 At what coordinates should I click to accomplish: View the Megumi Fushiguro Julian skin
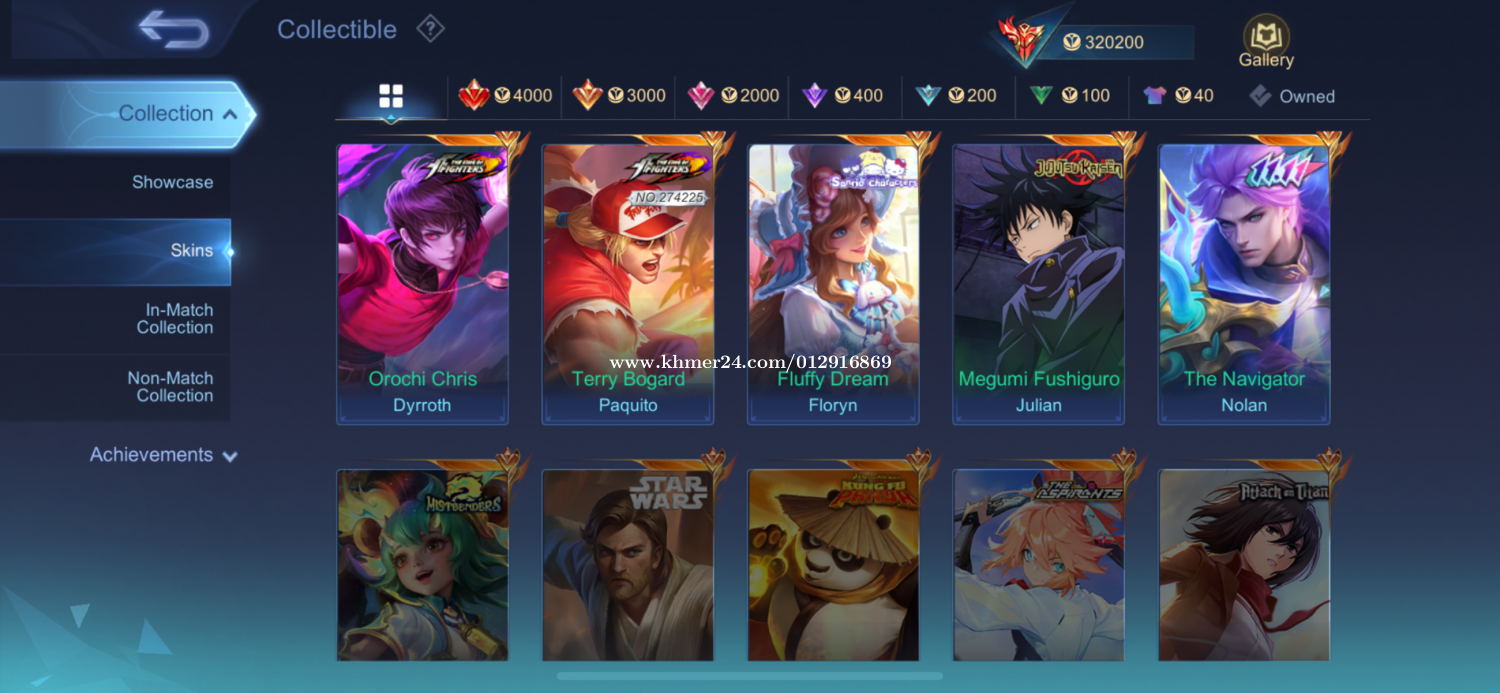tap(1039, 285)
